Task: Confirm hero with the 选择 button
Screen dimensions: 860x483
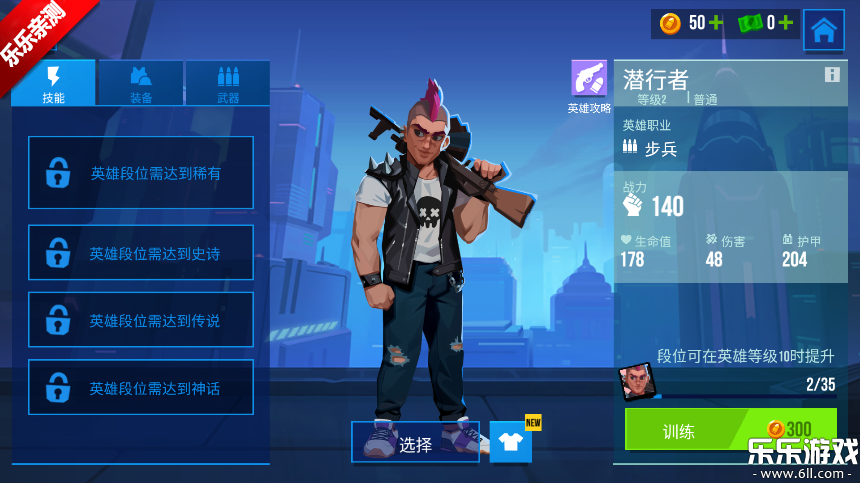Action: 416,443
